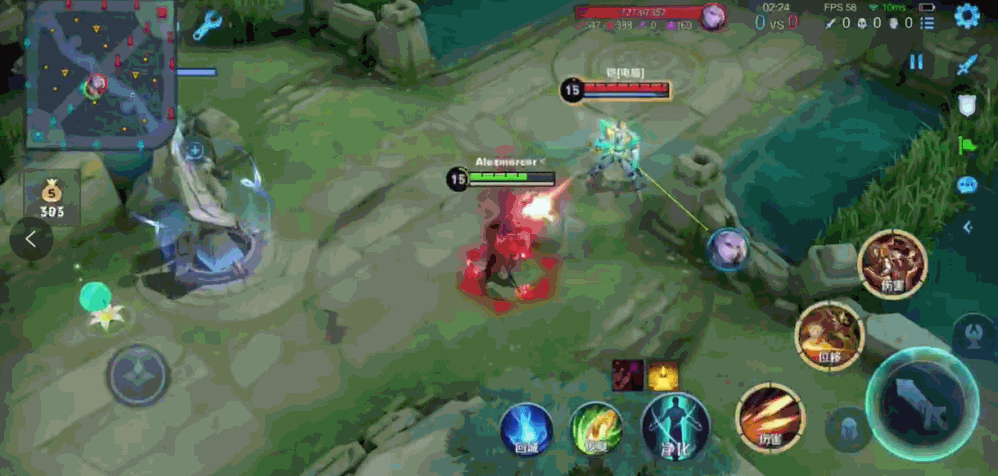Image resolution: width=998 pixels, height=476 pixels.
Task: Send the white shield defend signal
Action: 966,105
